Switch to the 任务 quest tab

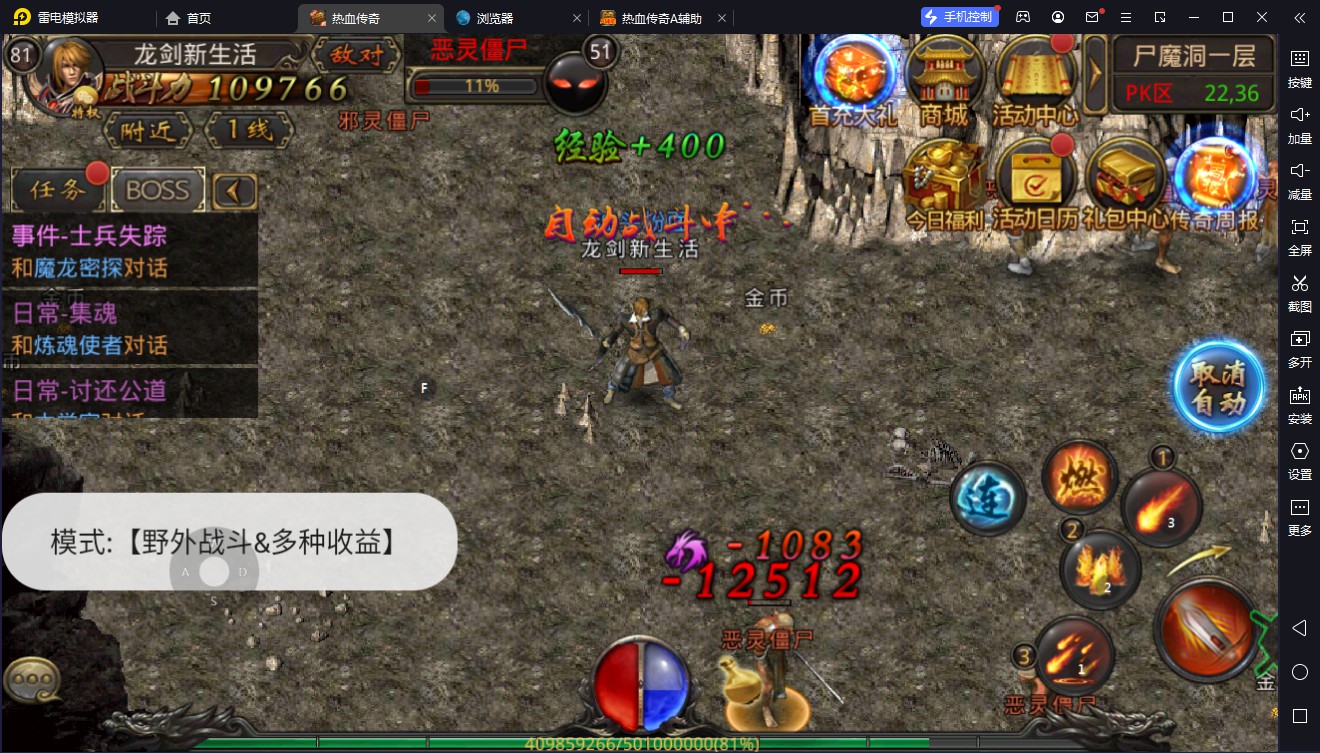point(58,189)
